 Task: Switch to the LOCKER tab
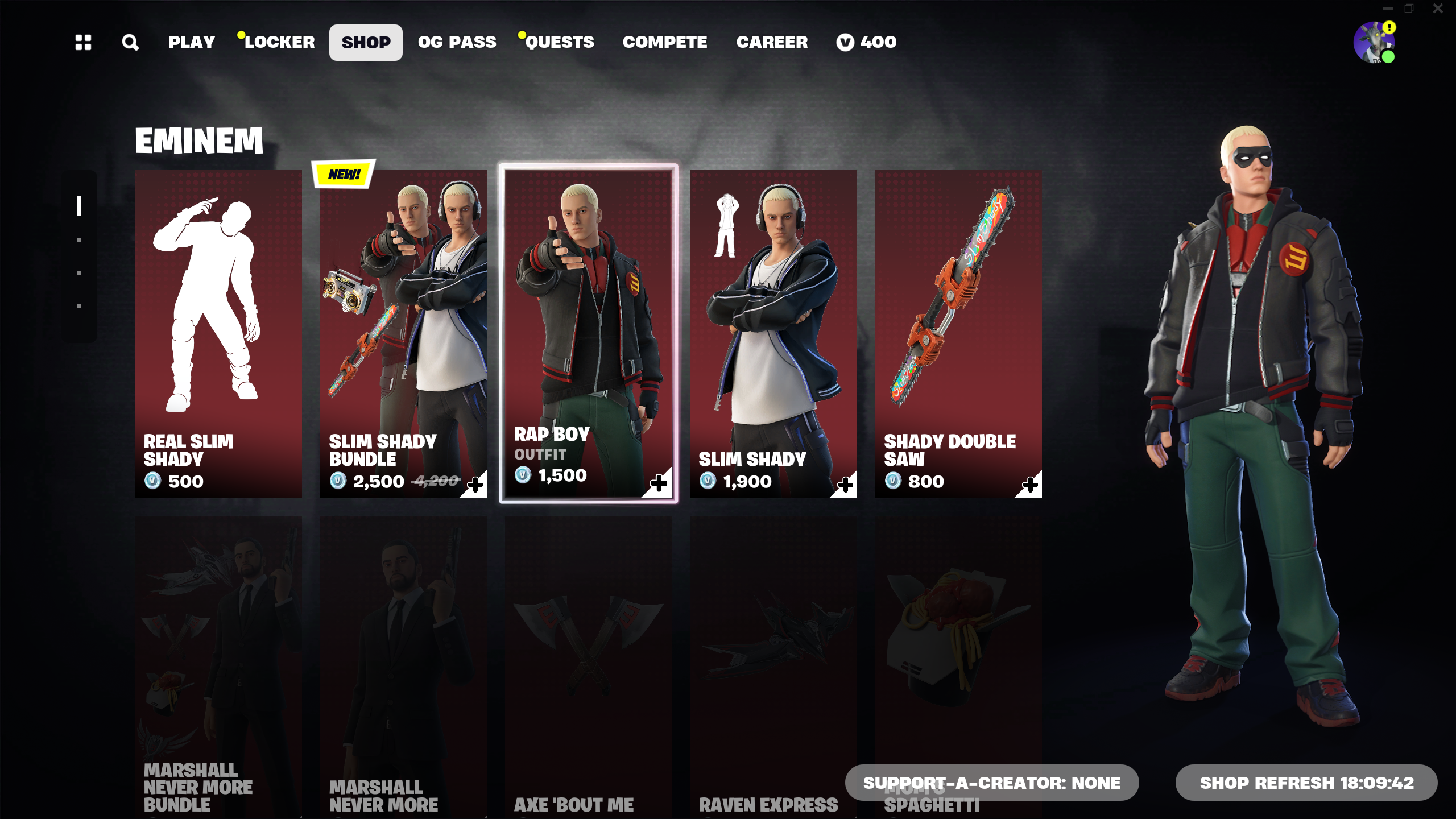pyautogui.click(x=280, y=42)
